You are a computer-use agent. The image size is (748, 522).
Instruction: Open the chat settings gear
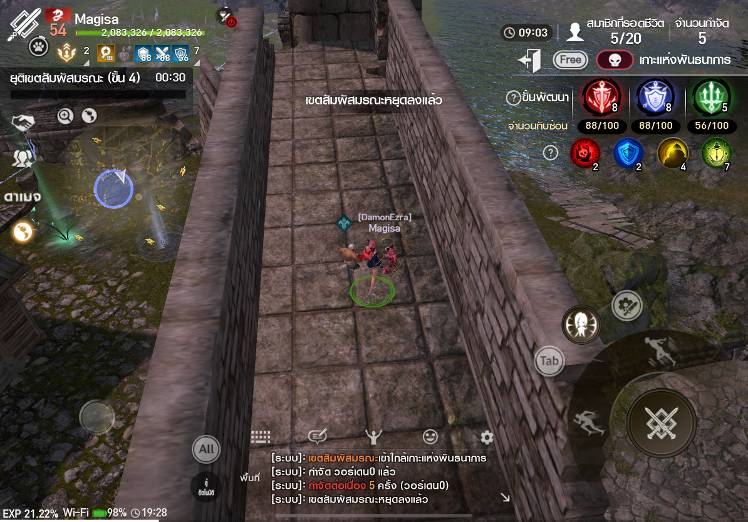click(x=487, y=437)
